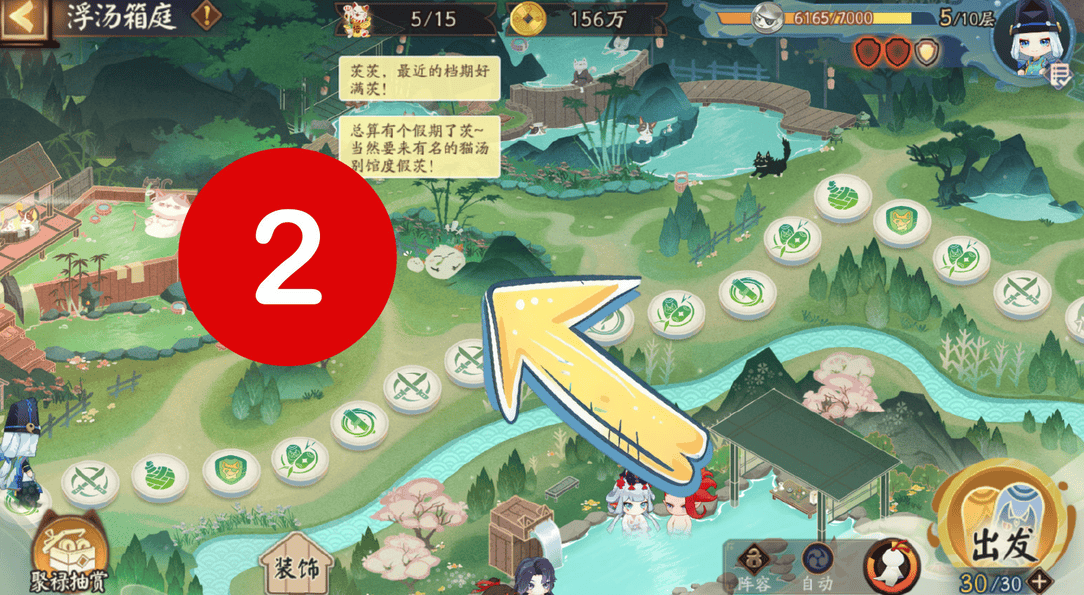
Task: Go back with the arrow button
Action: (x=25, y=18)
